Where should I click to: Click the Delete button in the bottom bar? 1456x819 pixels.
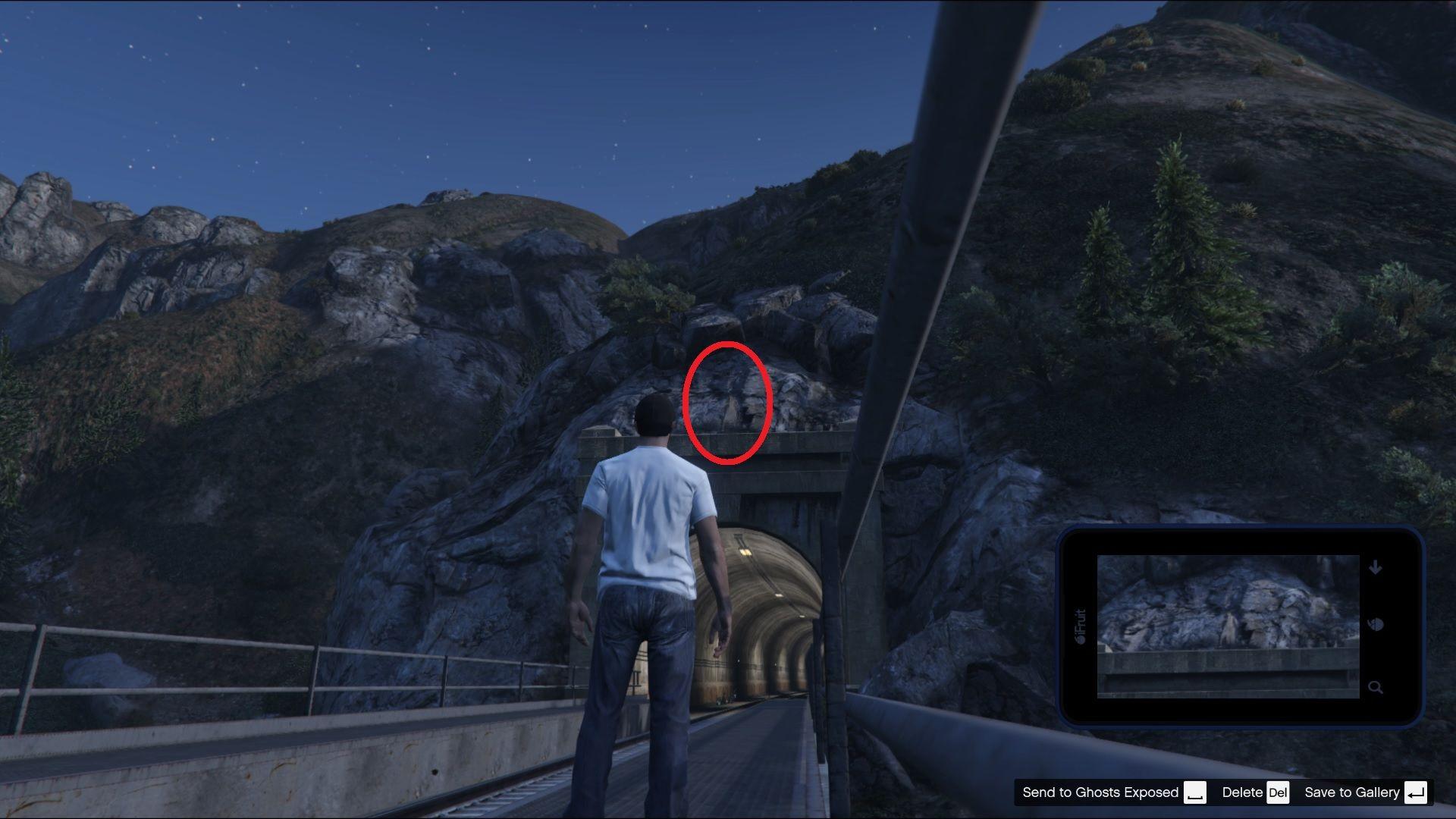click(1241, 792)
